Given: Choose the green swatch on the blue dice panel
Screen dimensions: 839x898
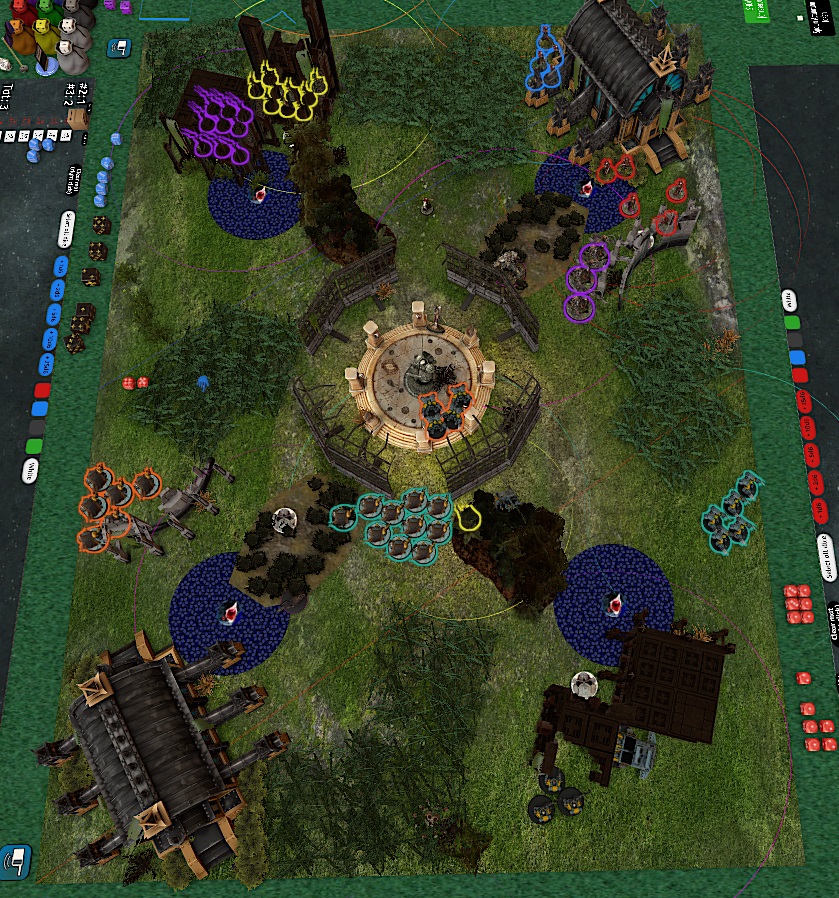Looking at the screenshot, I should [x=35, y=444].
